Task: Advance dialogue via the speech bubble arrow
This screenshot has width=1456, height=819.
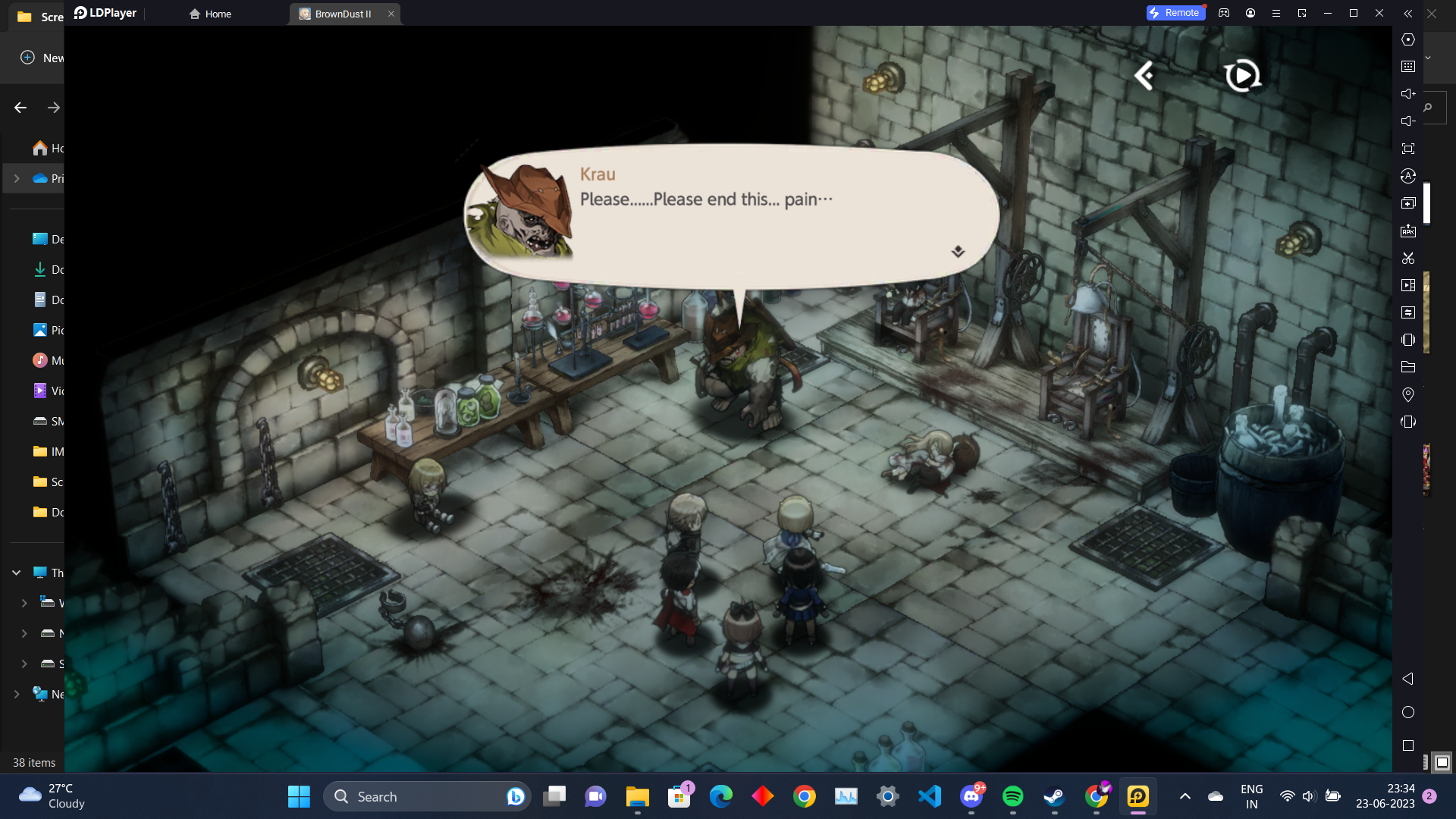Action: [x=958, y=252]
